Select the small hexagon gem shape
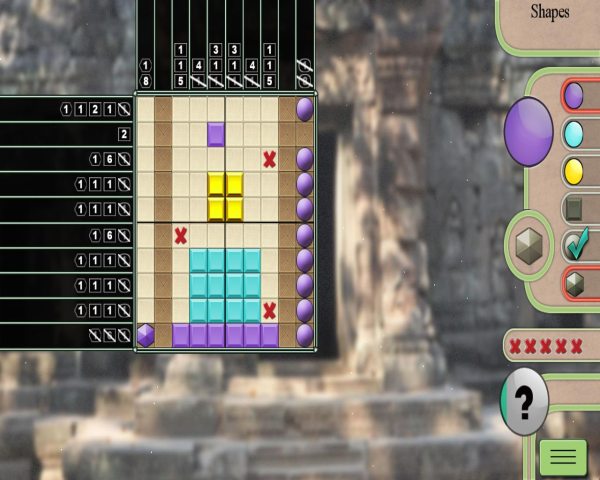Screen dimensions: 600x480 click(574, 283)
